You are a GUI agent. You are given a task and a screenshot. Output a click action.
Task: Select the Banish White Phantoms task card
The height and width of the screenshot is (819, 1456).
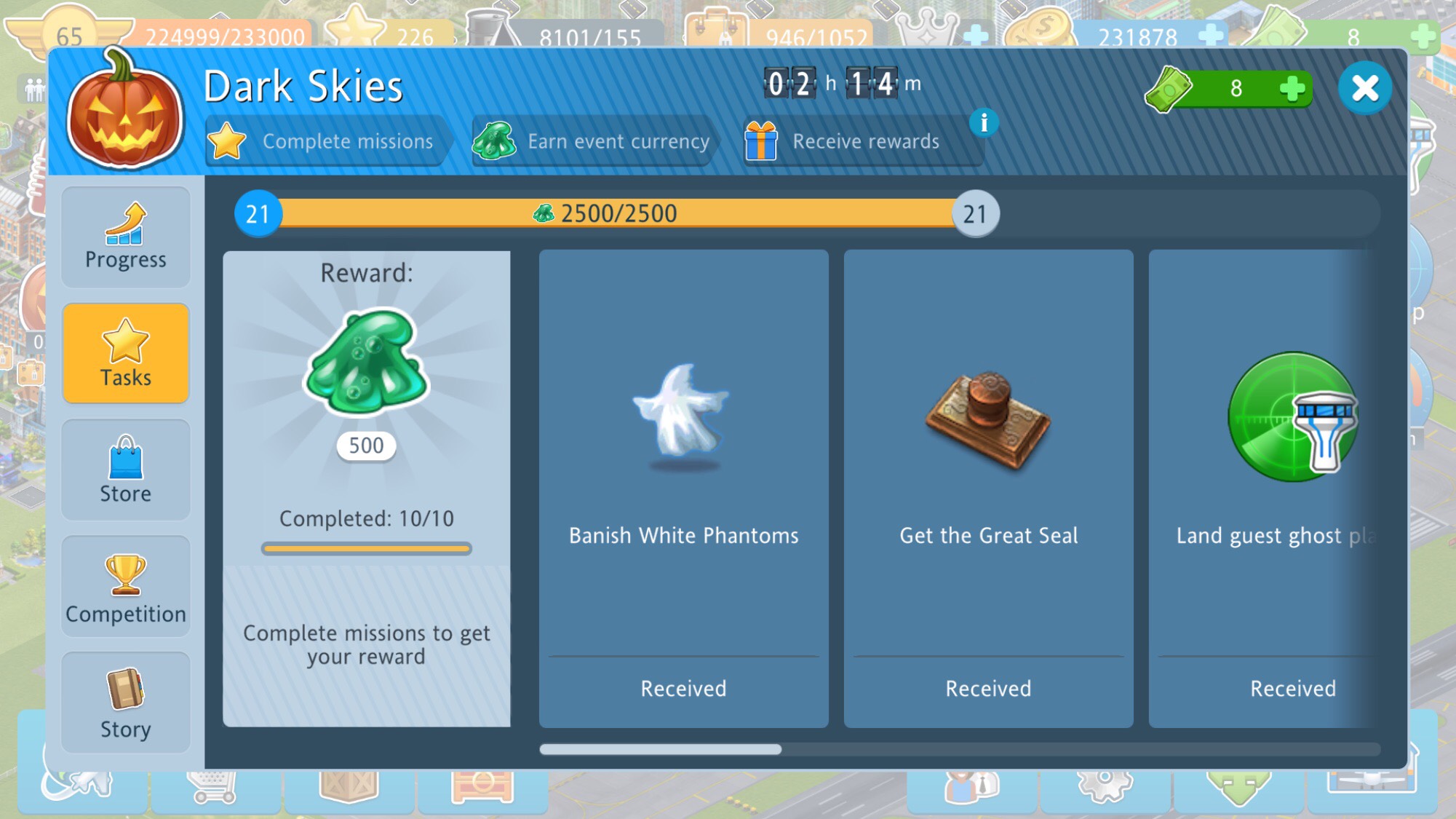(x=683, y=488)
